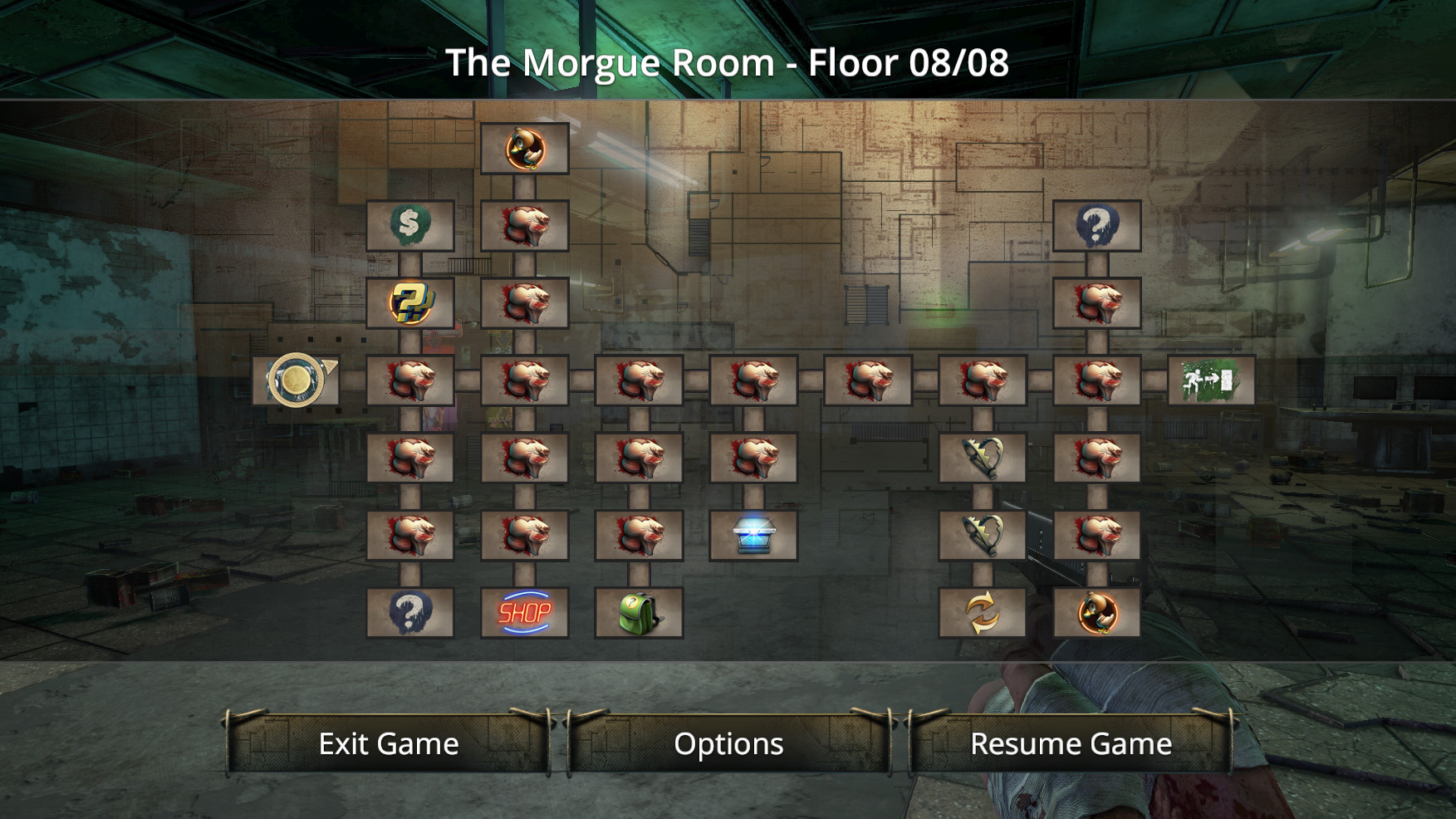Screen dimensions: 1456x819
Task: Open the neon SHOP room node
Action: [525, 615]
